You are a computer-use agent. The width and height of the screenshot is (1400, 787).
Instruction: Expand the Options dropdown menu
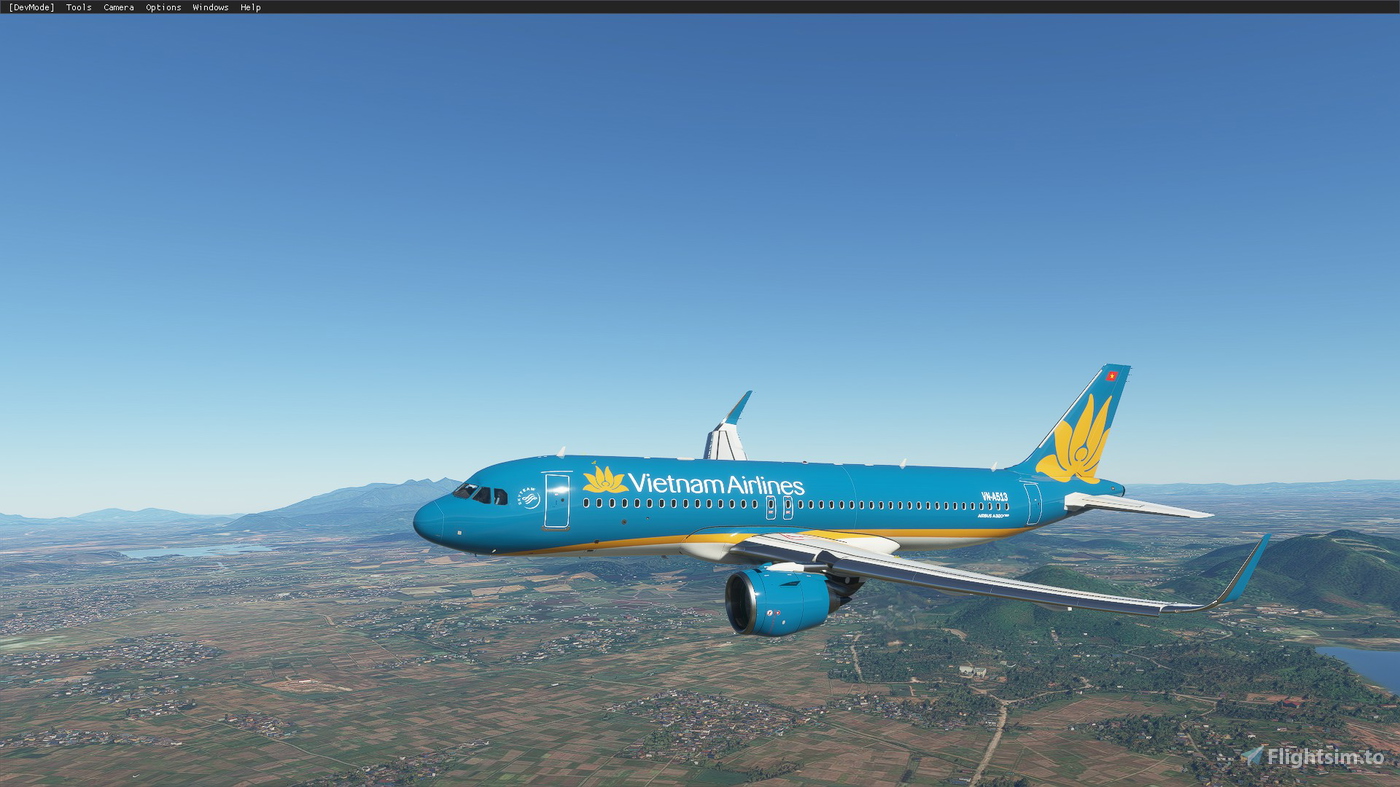coord(163,7)
